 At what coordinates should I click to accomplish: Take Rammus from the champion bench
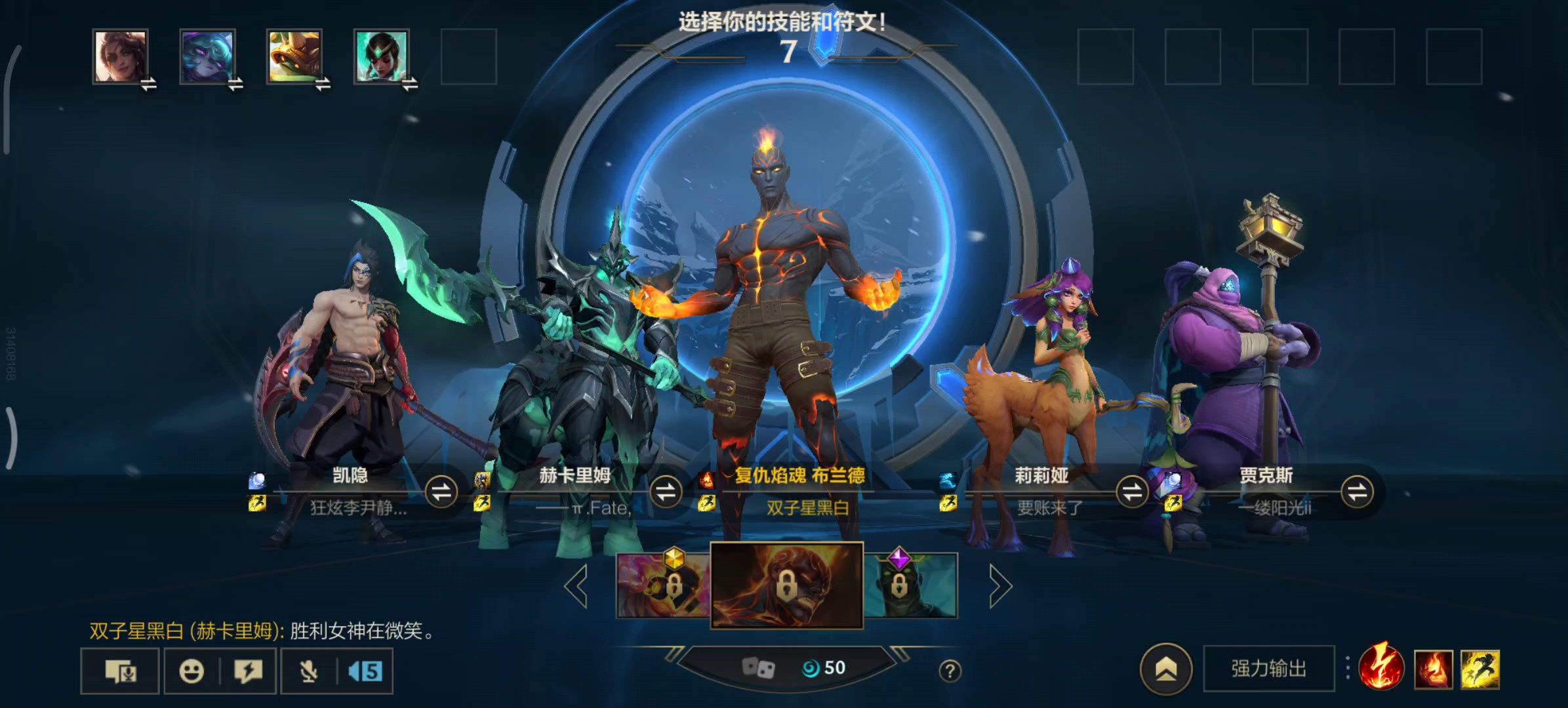[x=294, y=56]
